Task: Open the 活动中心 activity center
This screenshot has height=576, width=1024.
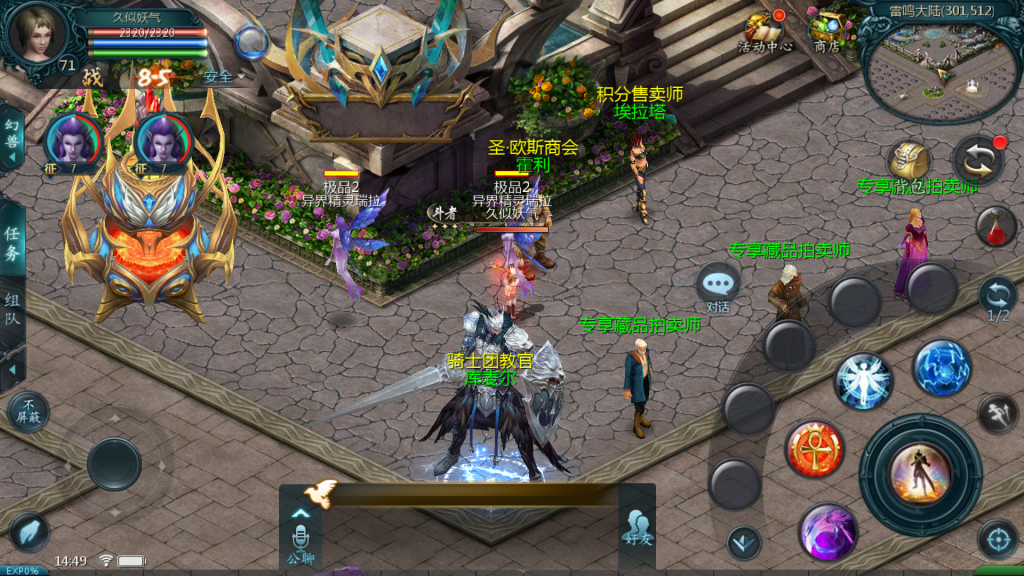Action: [766, 29]
